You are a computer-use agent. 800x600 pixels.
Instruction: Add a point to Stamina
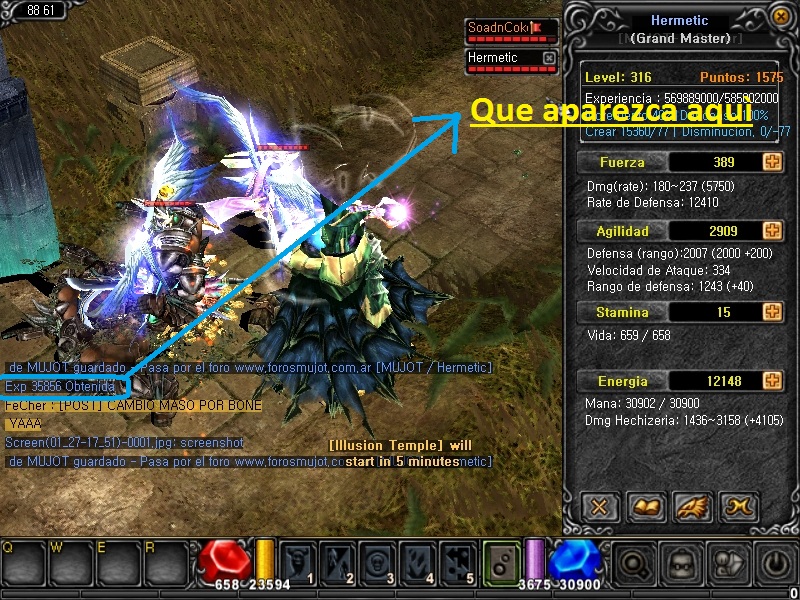coord(771,312)
